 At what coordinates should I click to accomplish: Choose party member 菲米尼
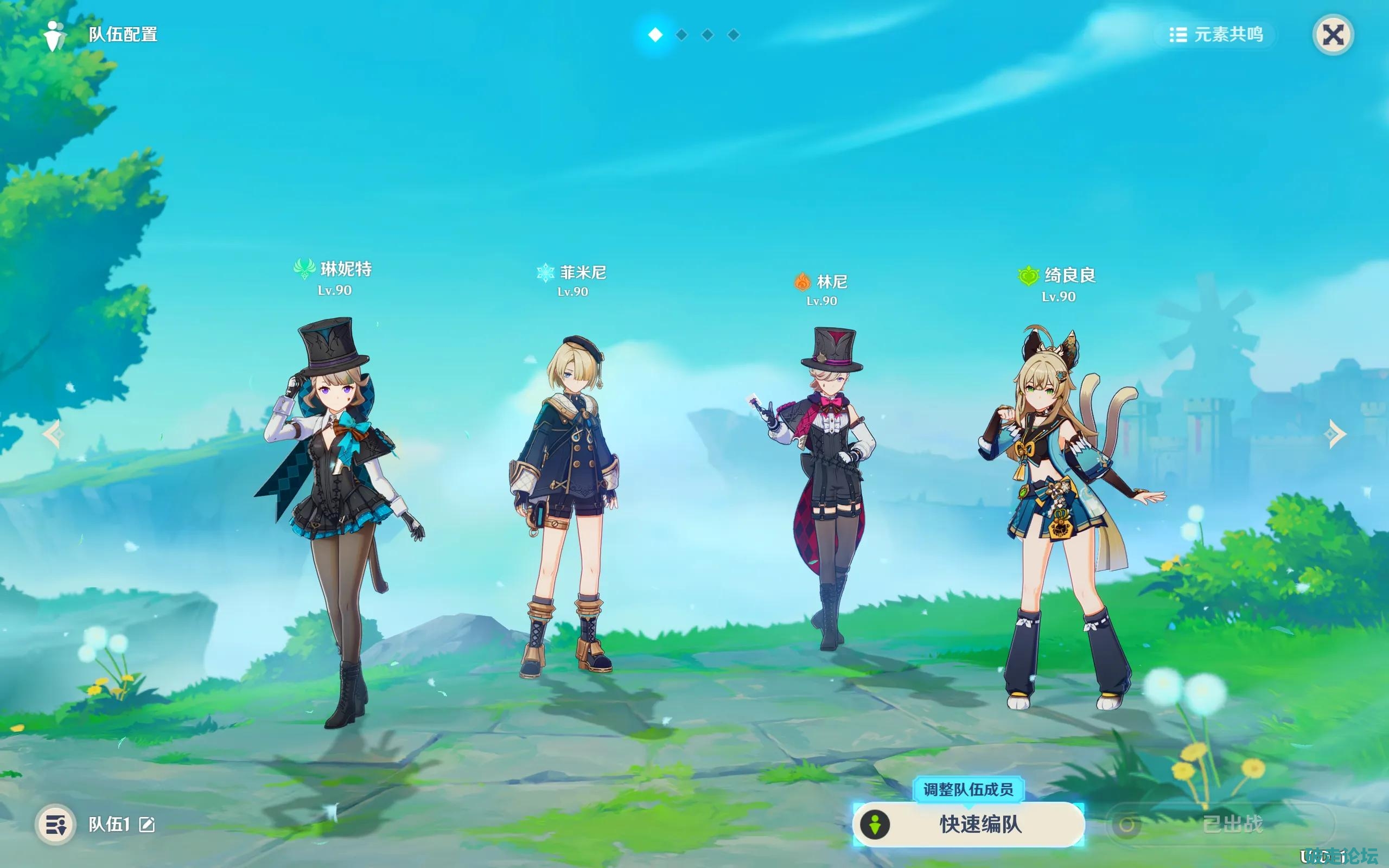point(565,505)
